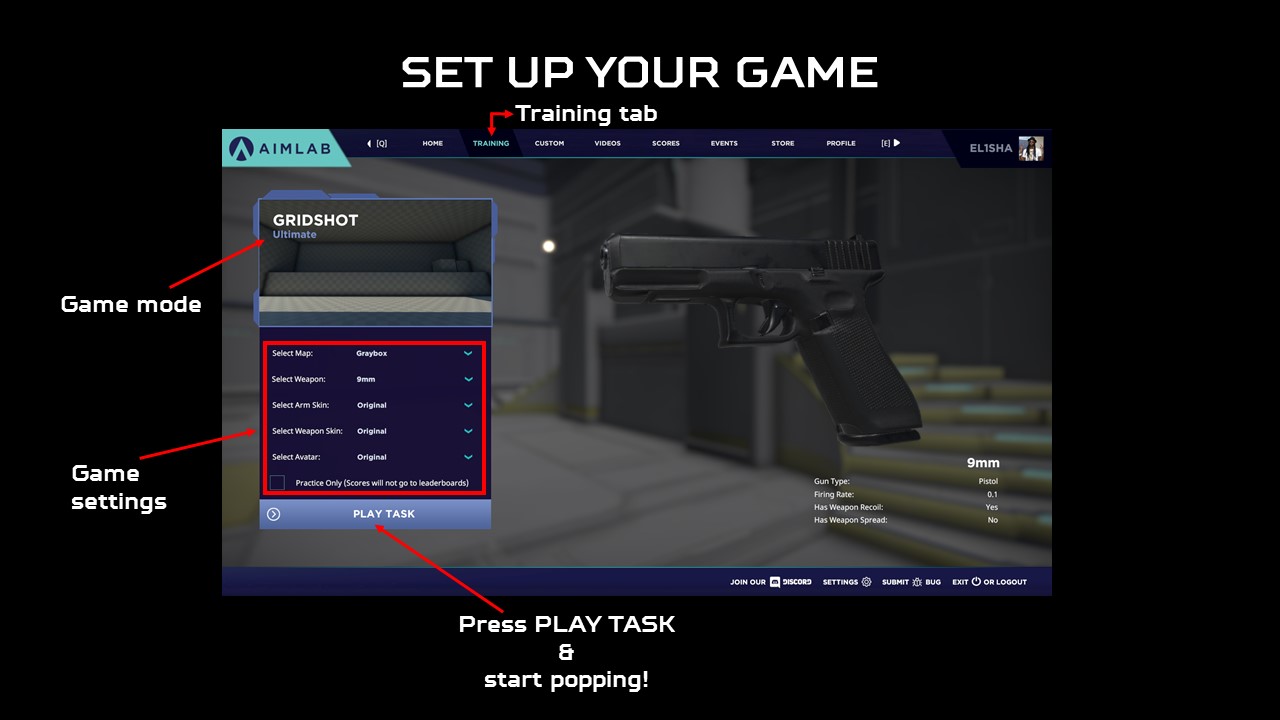Switch to the CUSTOM tab

point(549,143)
